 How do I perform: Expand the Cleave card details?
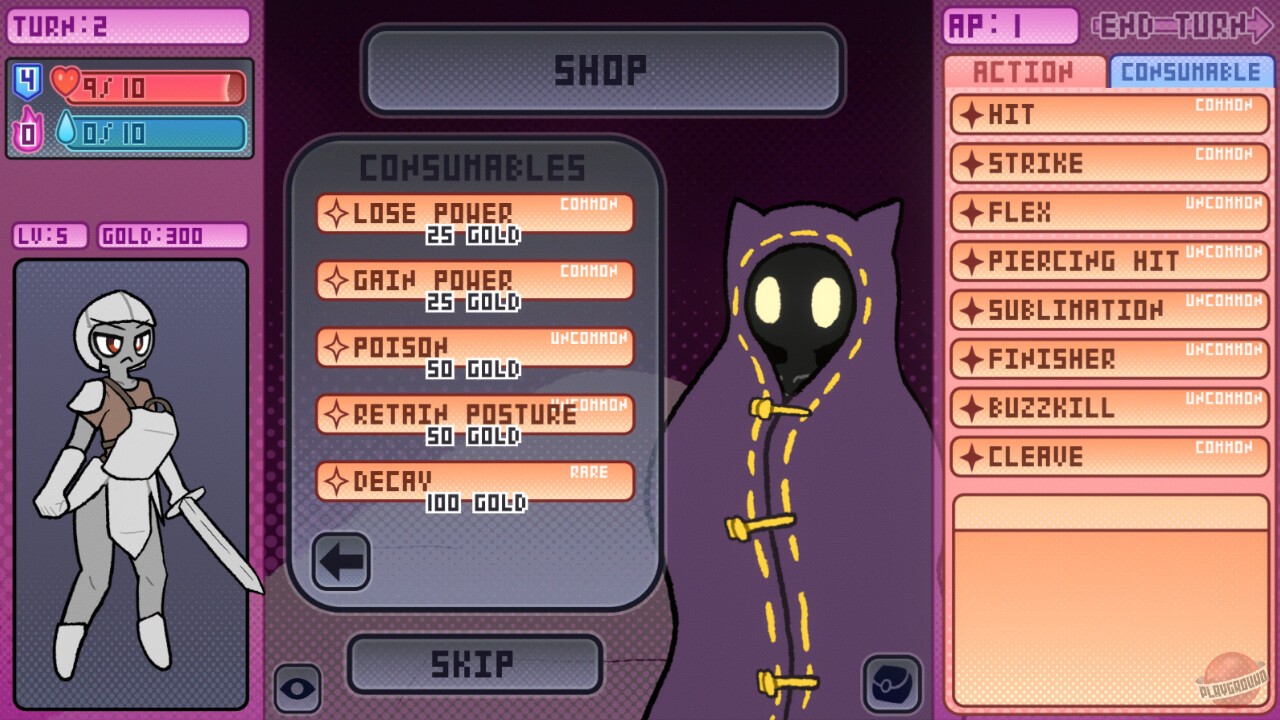(1108, 457)
